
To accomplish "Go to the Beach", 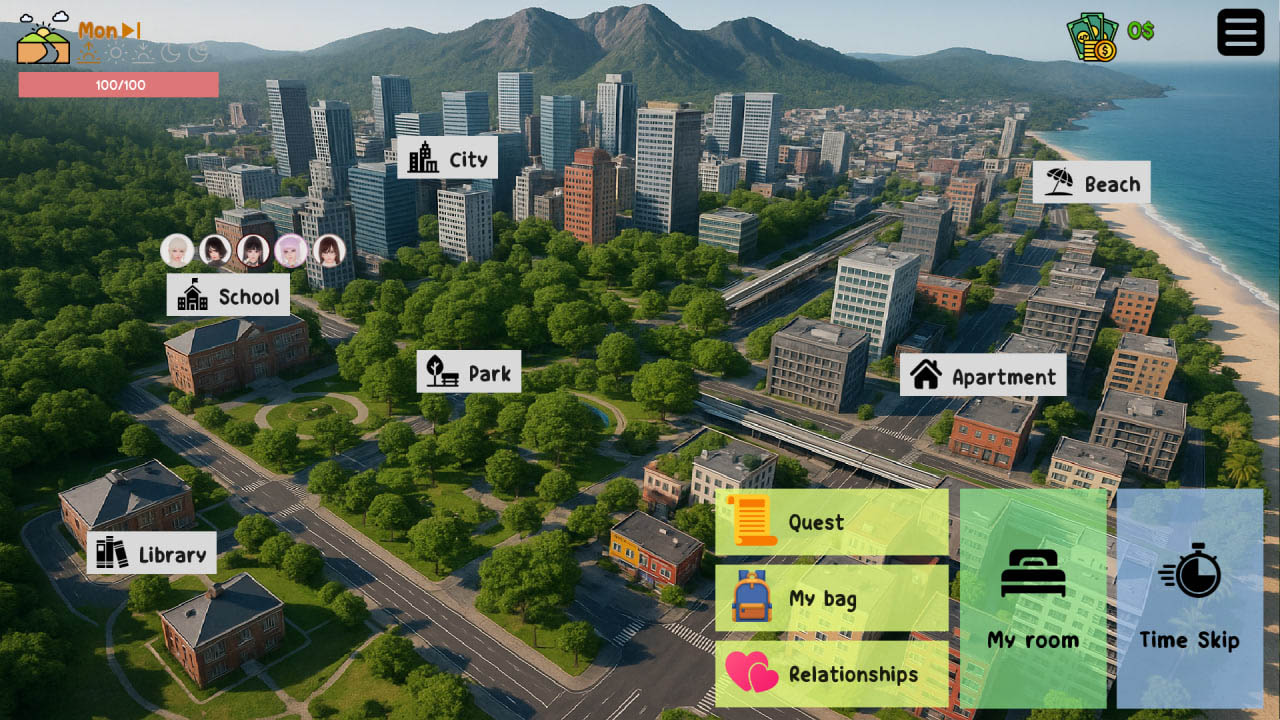I will point(1091,183).
